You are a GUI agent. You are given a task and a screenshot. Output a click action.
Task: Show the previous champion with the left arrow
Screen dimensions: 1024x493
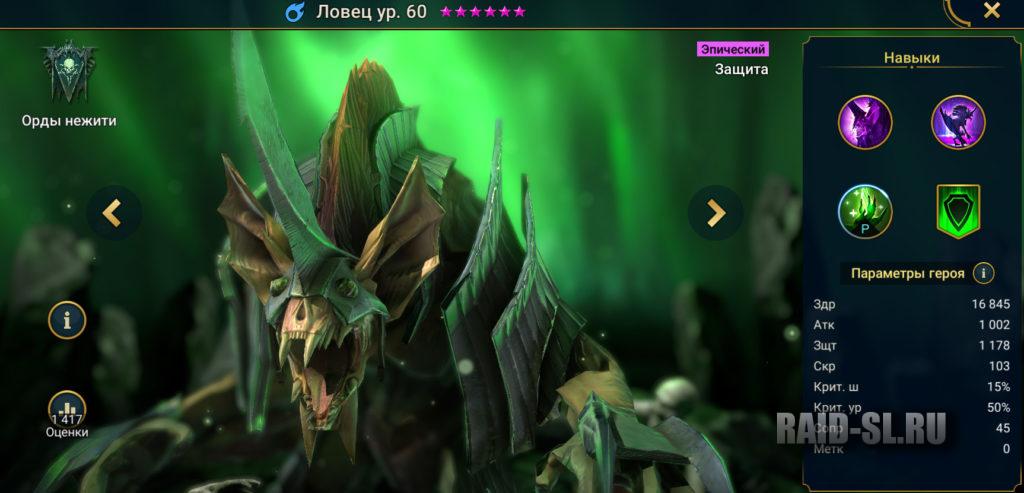tap(114, 212)
